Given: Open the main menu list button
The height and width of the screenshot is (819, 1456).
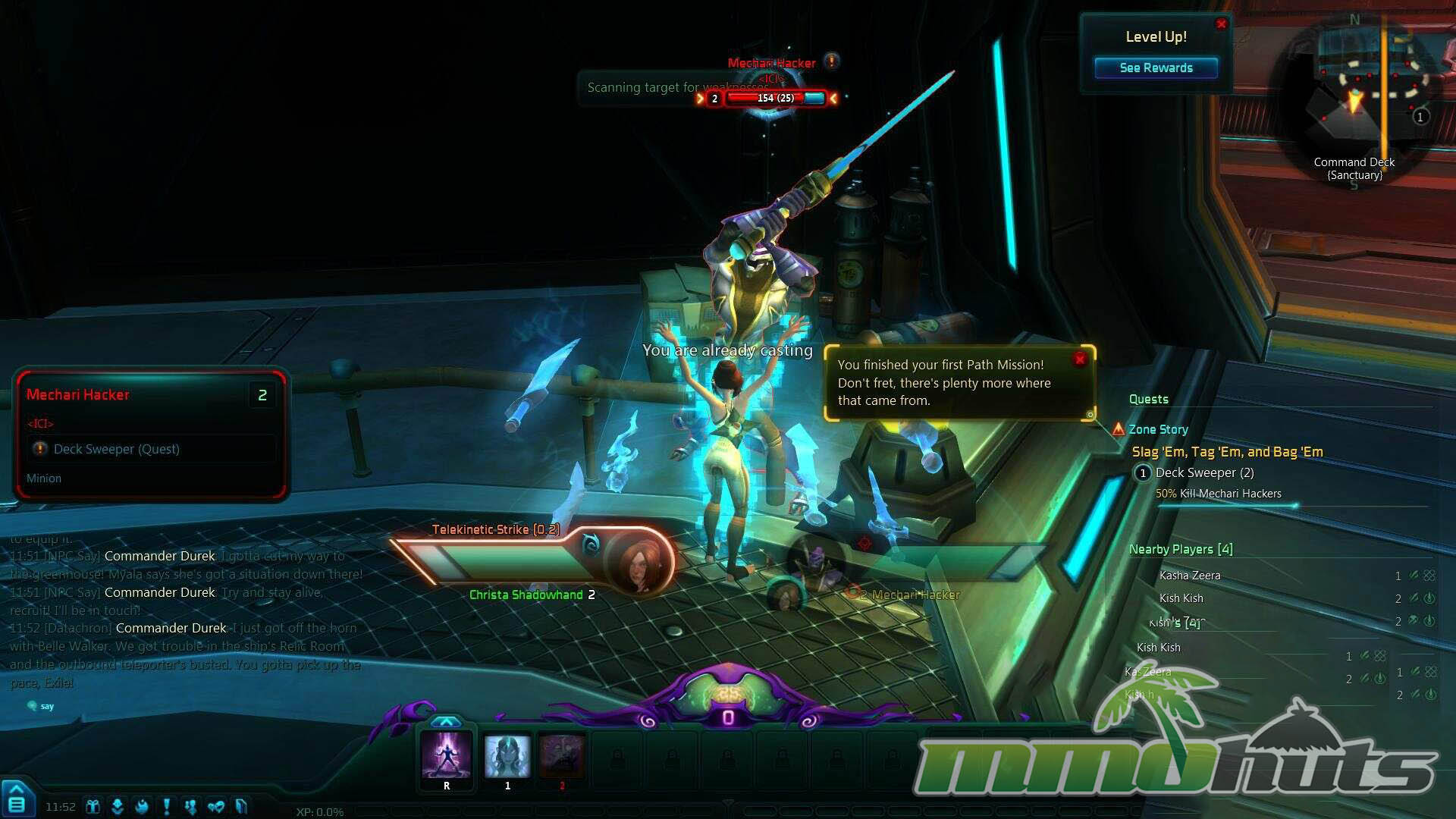Looking at the screenshot, I should point(17,803).
